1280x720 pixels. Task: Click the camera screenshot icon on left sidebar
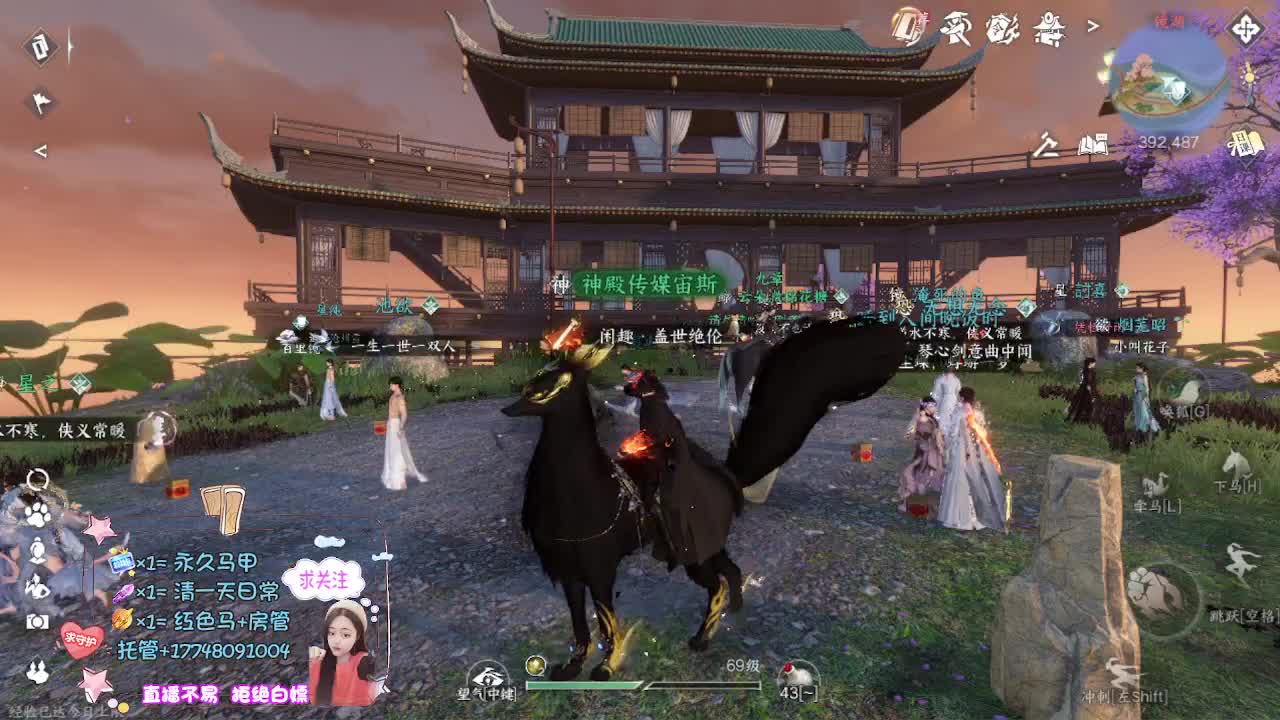(x=37, y=620)
